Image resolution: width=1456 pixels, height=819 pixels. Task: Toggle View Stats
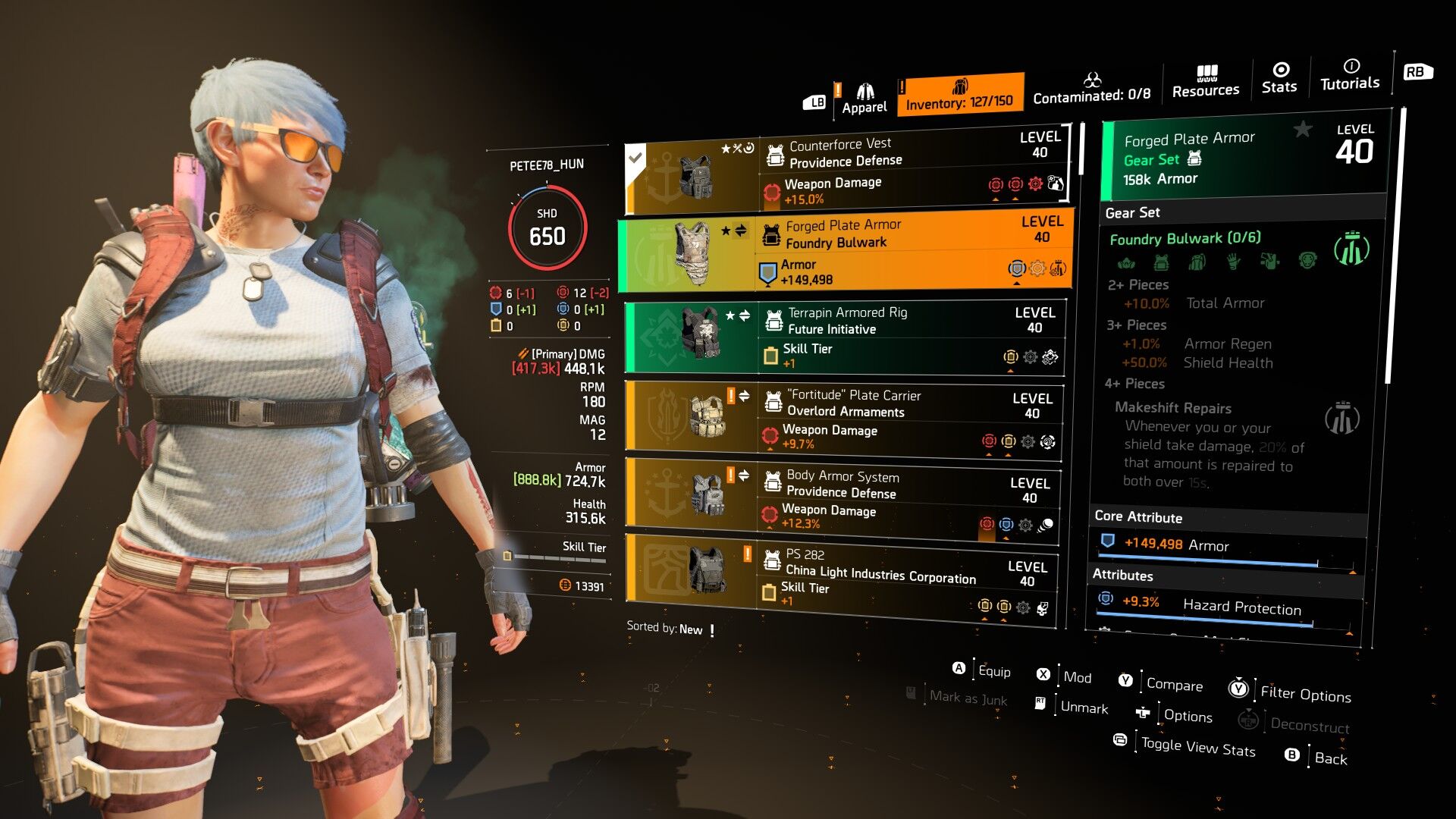point(1198,748)
